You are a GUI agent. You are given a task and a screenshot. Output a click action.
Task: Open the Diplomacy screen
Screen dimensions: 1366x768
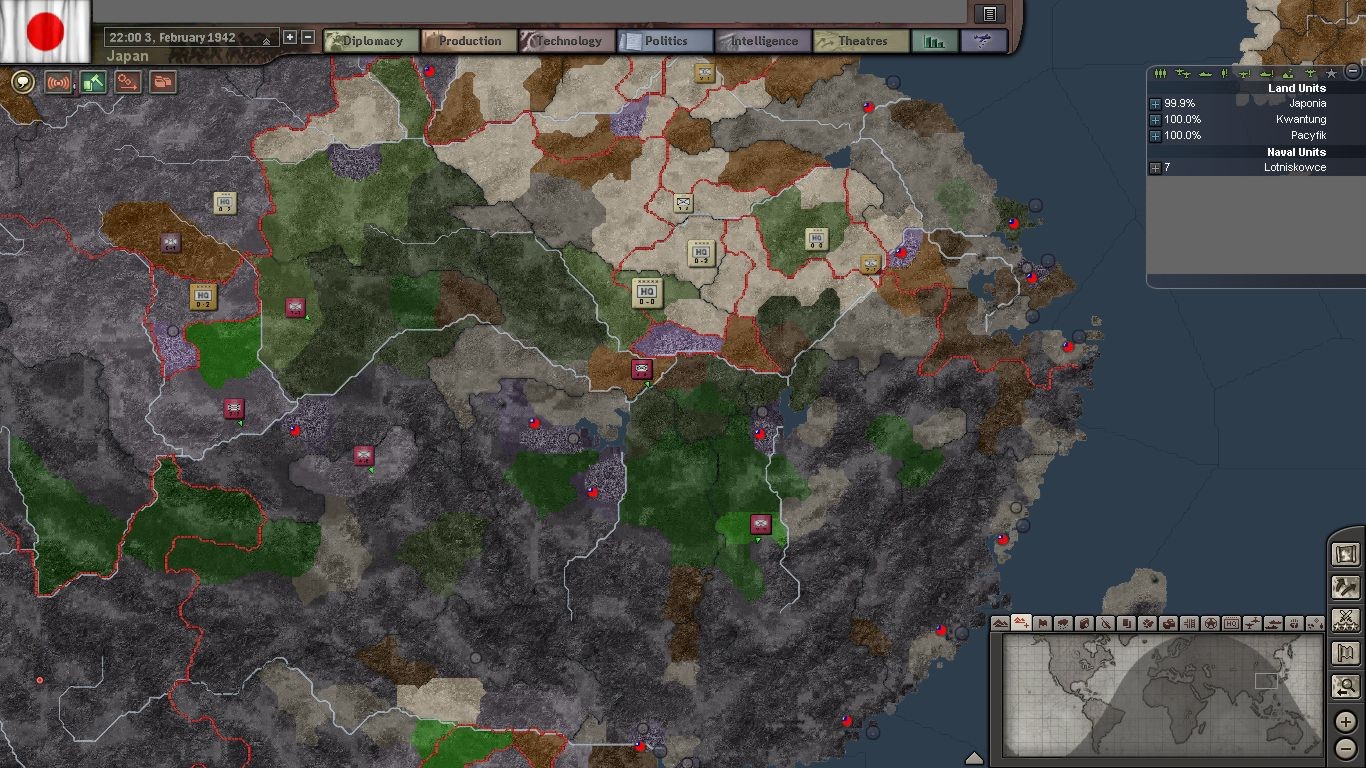371,41
